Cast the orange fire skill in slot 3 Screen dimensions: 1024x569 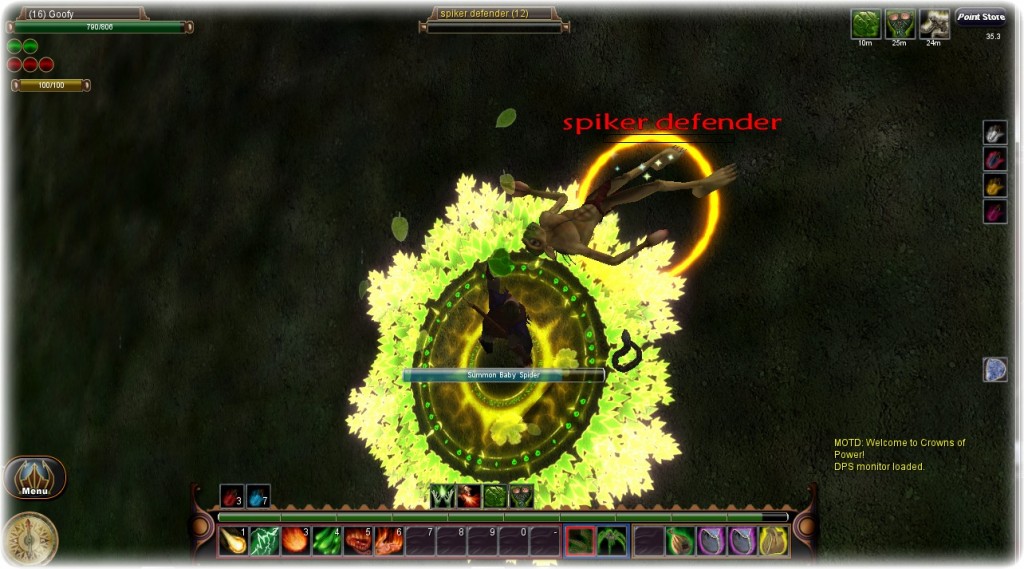pyautogui.click(x=296, y=541)
